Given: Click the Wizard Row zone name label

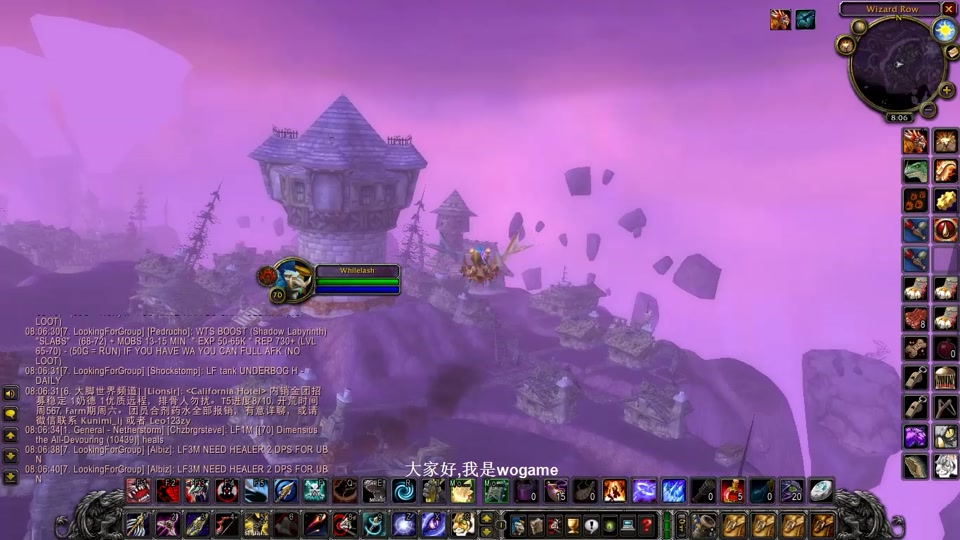Looking at the screenshot, I should tap(891, 9).
